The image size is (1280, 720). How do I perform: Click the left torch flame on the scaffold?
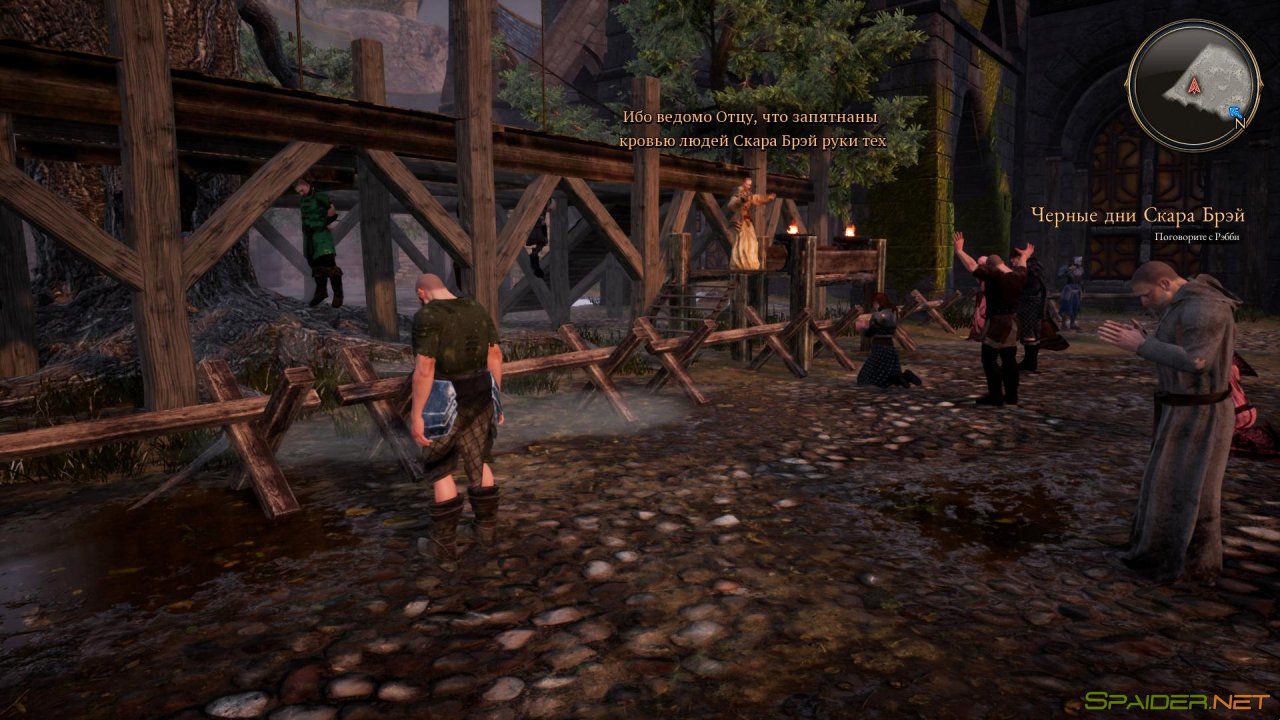click(793, 228)
